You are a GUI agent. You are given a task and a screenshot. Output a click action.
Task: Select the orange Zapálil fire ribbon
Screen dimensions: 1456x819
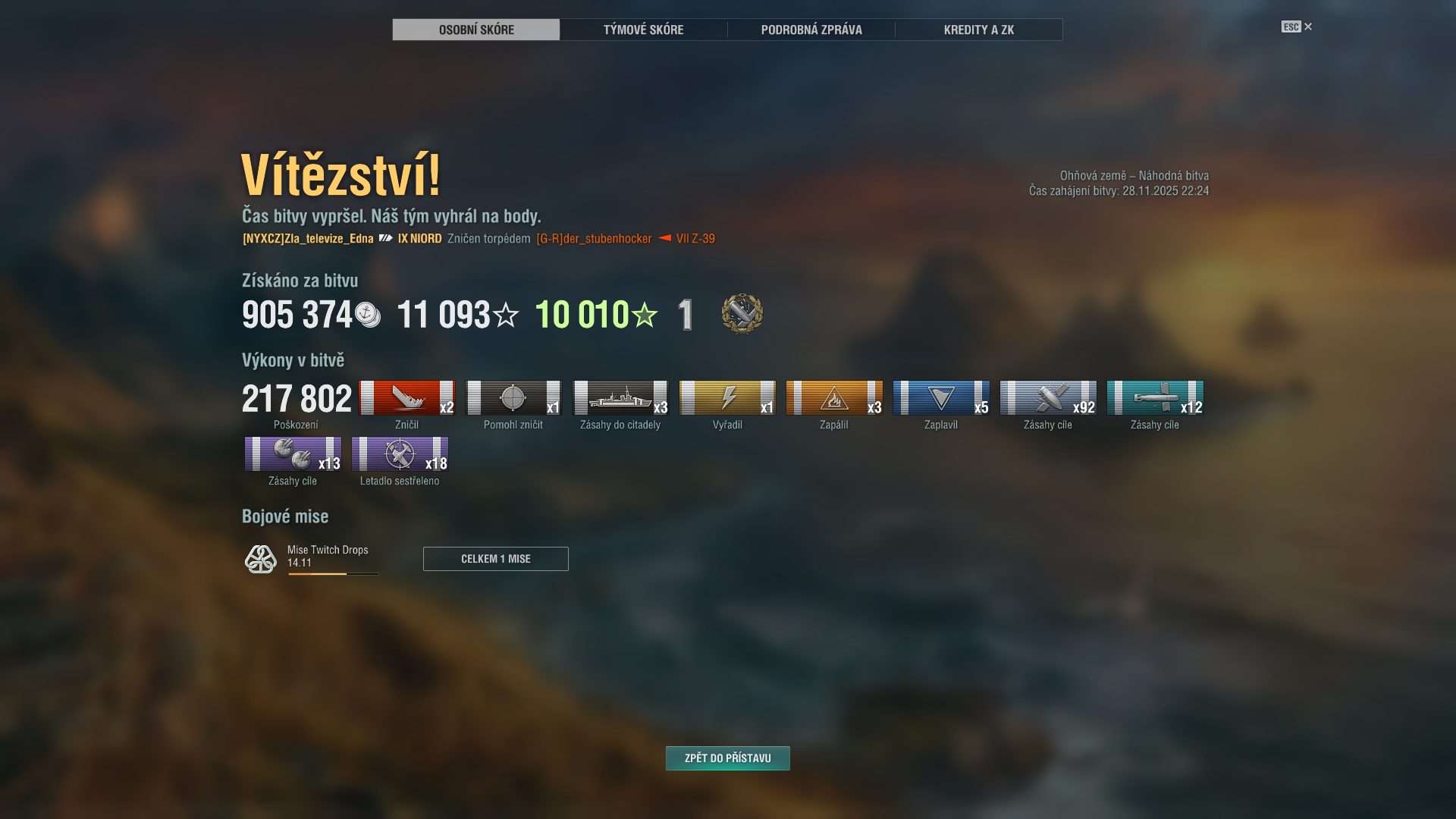[x=834, y=398]
